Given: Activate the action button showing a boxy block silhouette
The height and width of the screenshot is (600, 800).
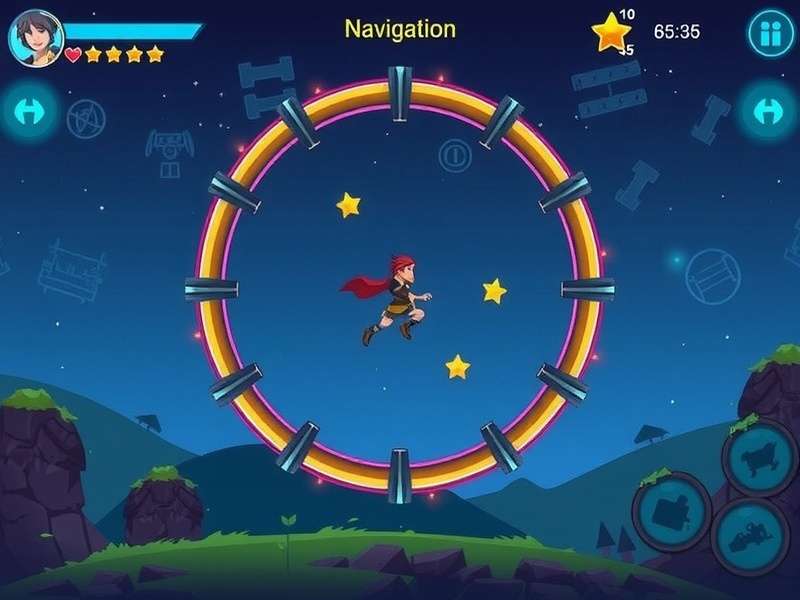Looking at the screenshot, I should 671,511.
